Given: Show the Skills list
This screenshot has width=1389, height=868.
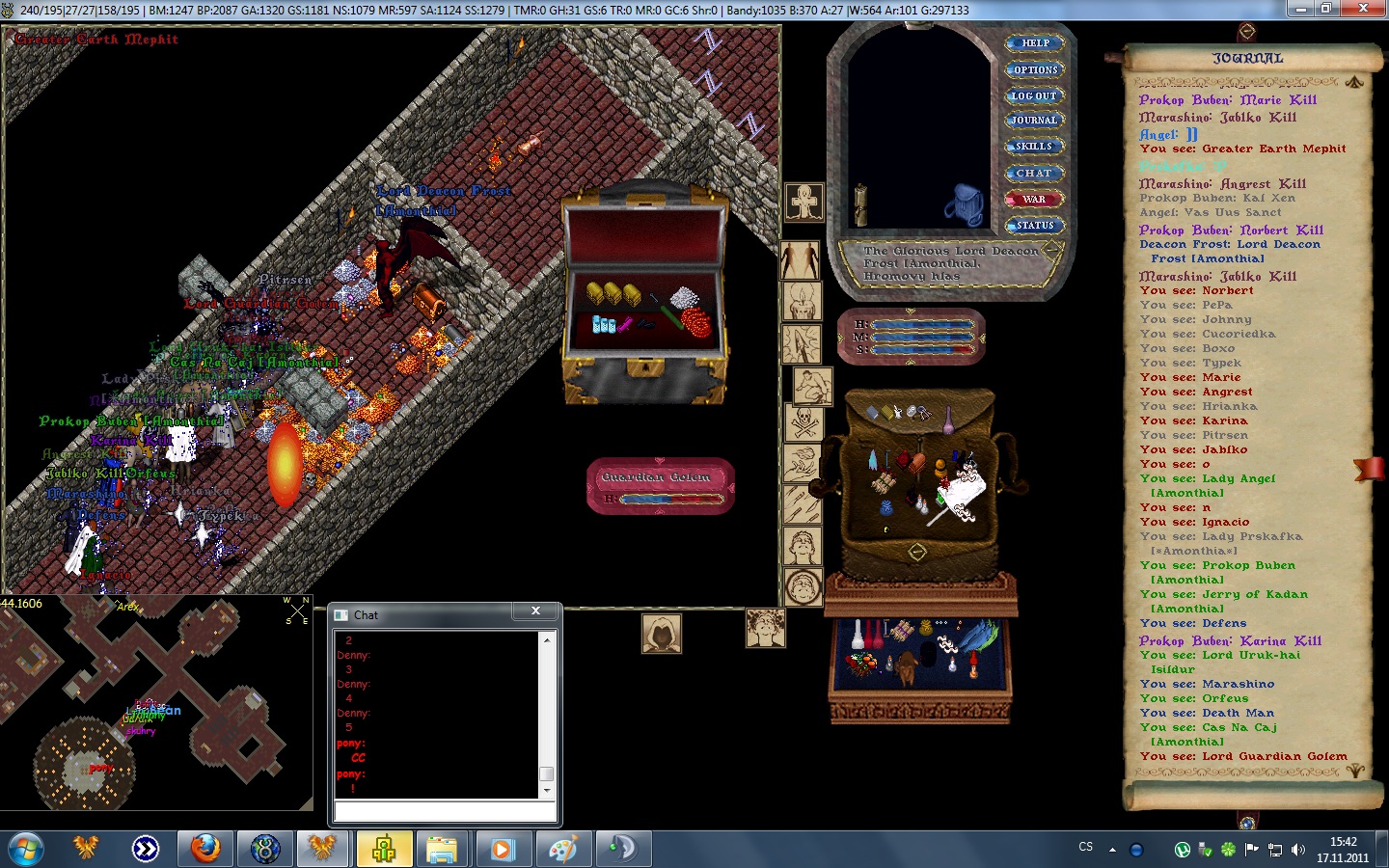Looking at the screenshot, I should click(x=1034, y=147).
